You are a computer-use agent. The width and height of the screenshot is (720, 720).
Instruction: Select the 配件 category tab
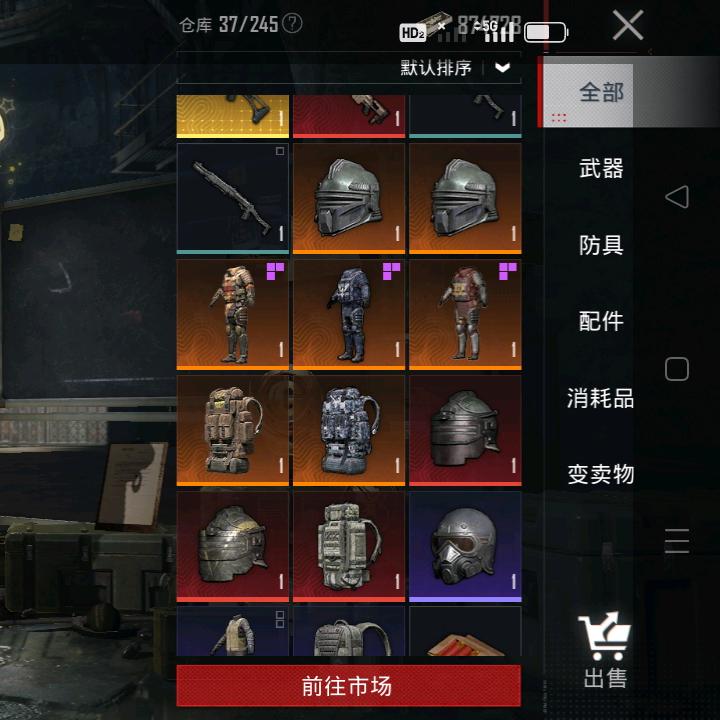(601, 321)
